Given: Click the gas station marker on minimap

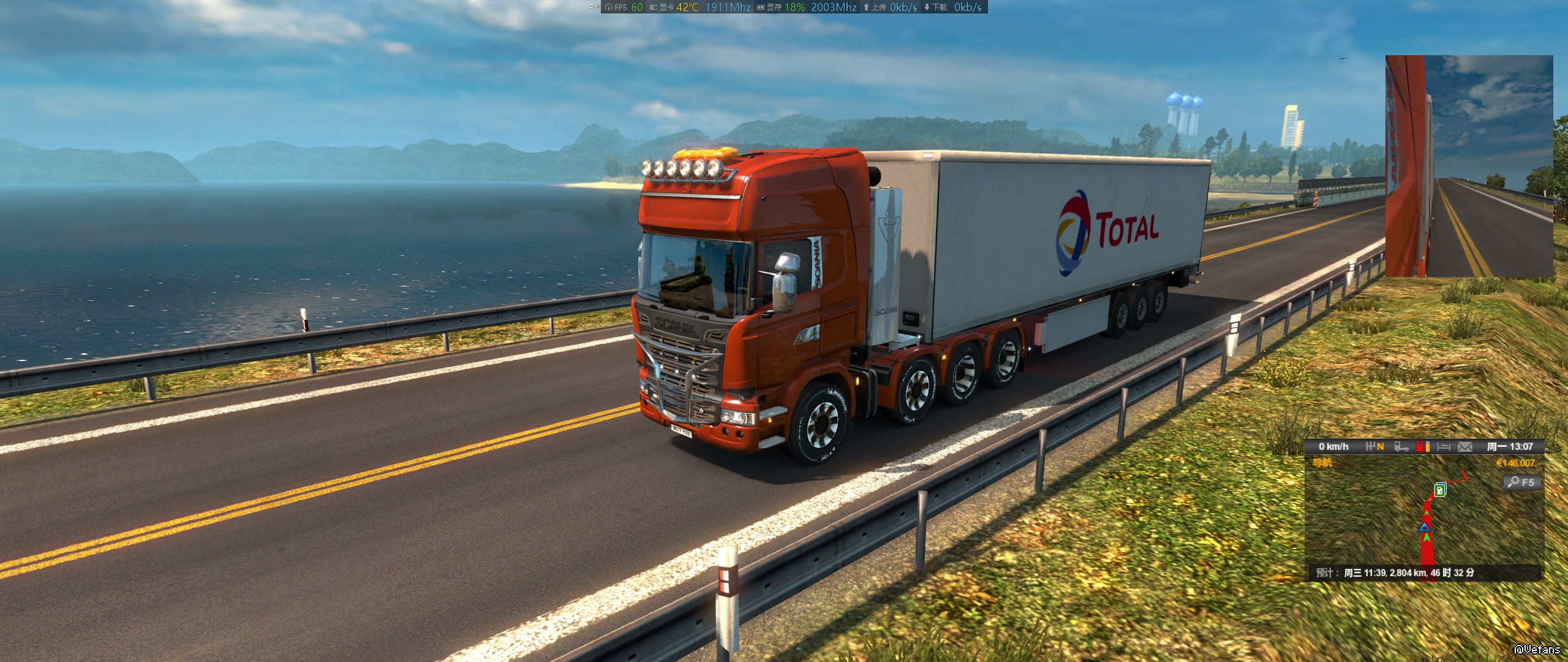Looking at the screenshot, I should [1440, 490].
